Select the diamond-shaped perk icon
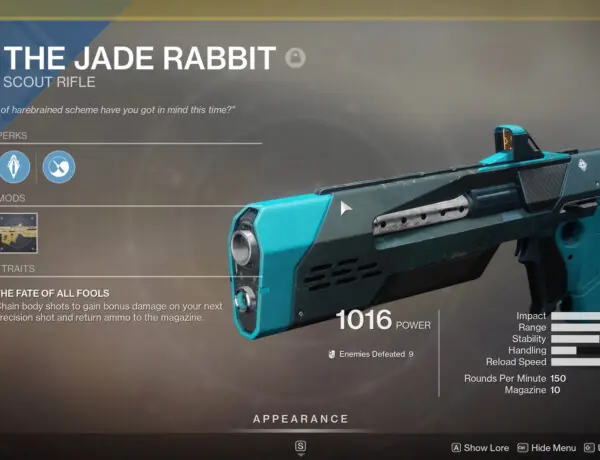Screen dimensions: 600x460 pyautogui.click(x=15, y=164)
